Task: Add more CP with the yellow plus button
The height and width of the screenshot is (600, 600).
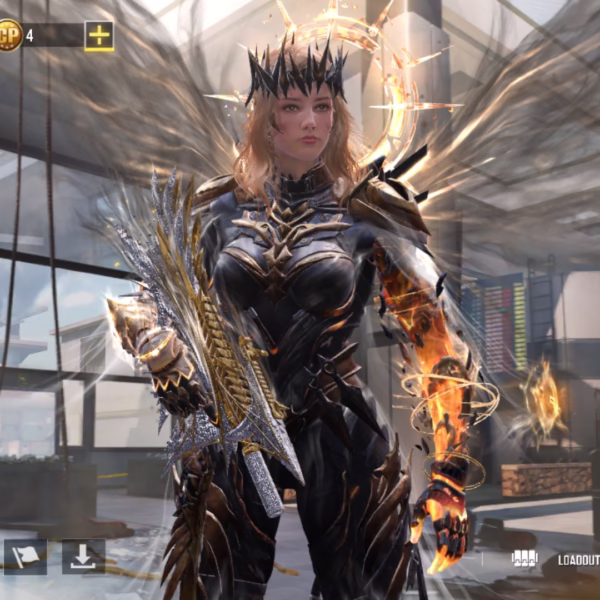Action: [99, 36]
